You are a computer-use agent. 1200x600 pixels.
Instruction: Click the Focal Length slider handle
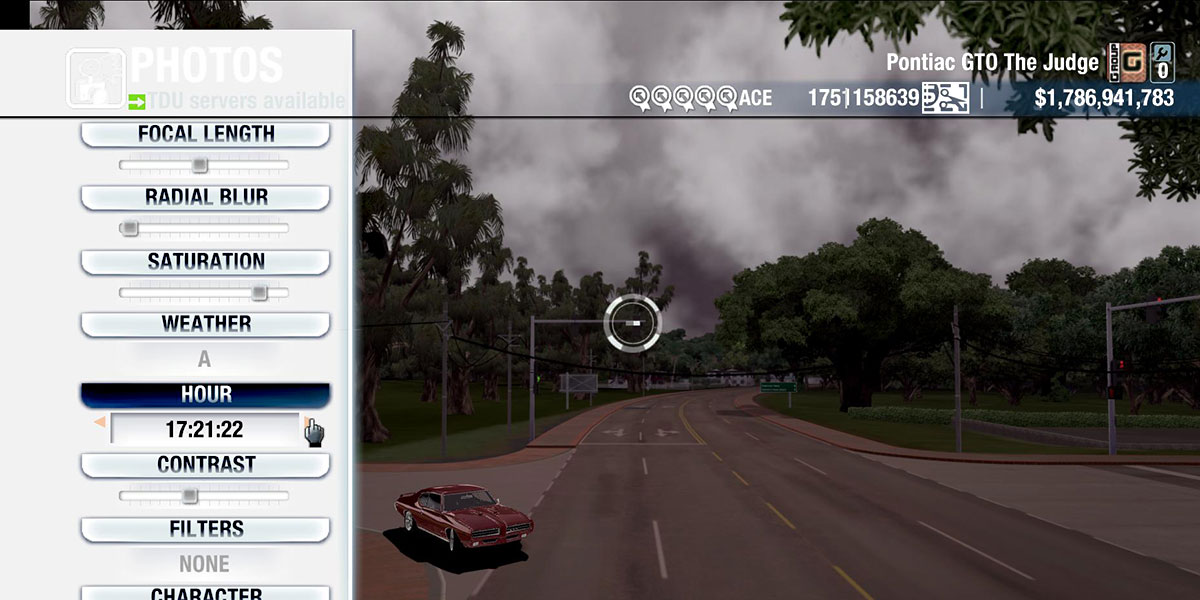tap(199, 165)
